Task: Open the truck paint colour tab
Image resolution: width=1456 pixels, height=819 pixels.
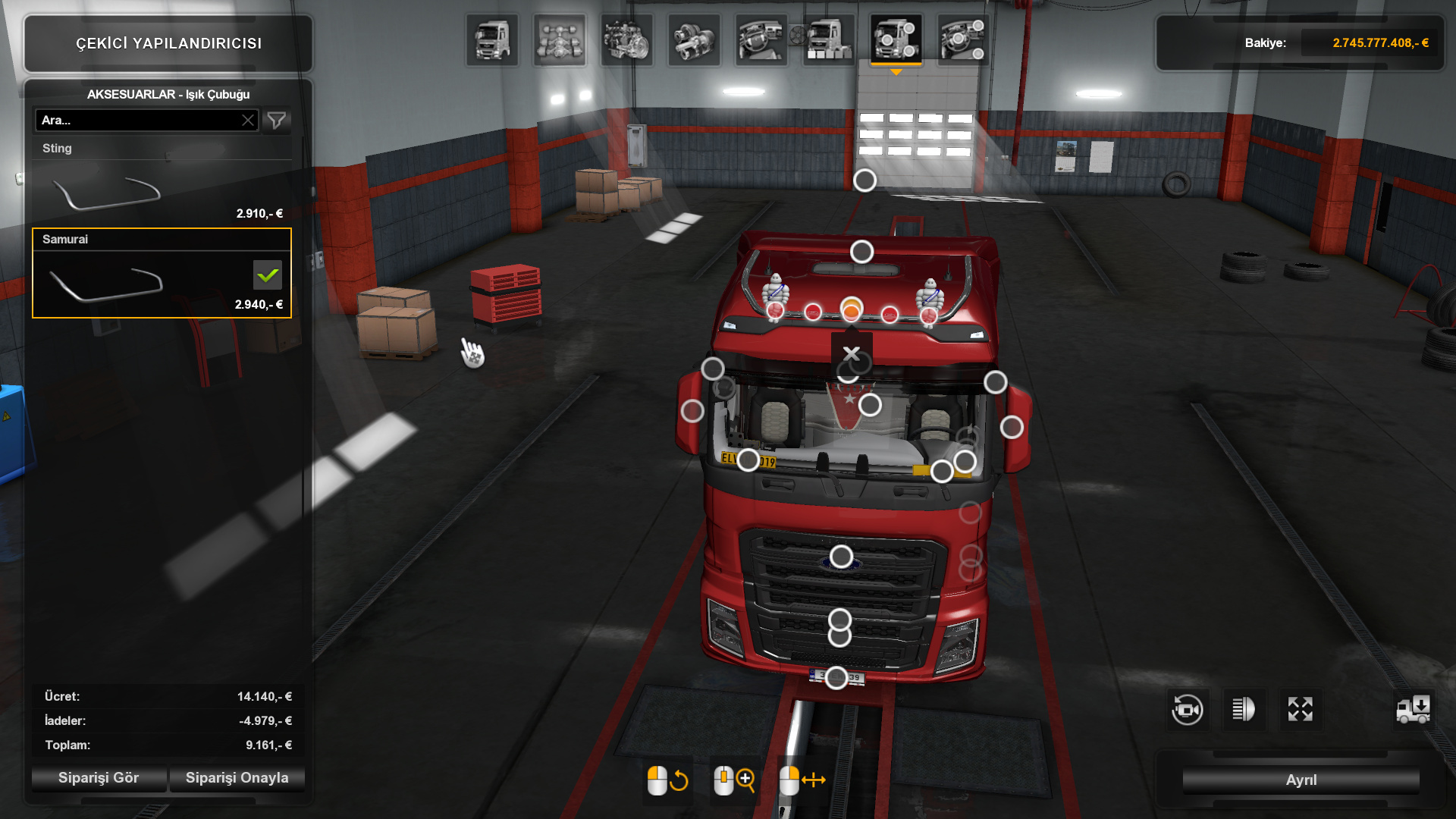Action: (x=828, y=40)
